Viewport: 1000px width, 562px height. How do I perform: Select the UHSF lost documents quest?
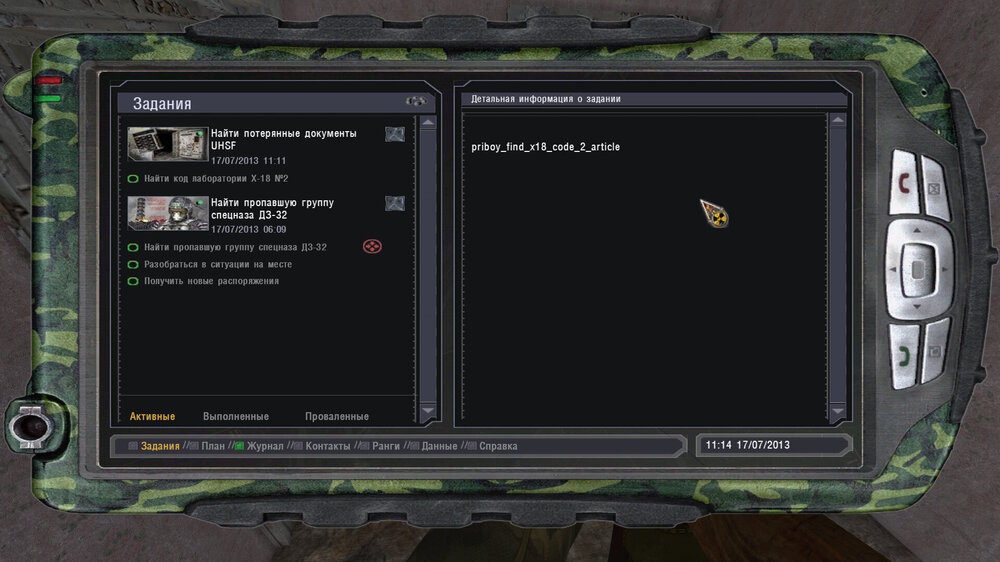(283, 139)
